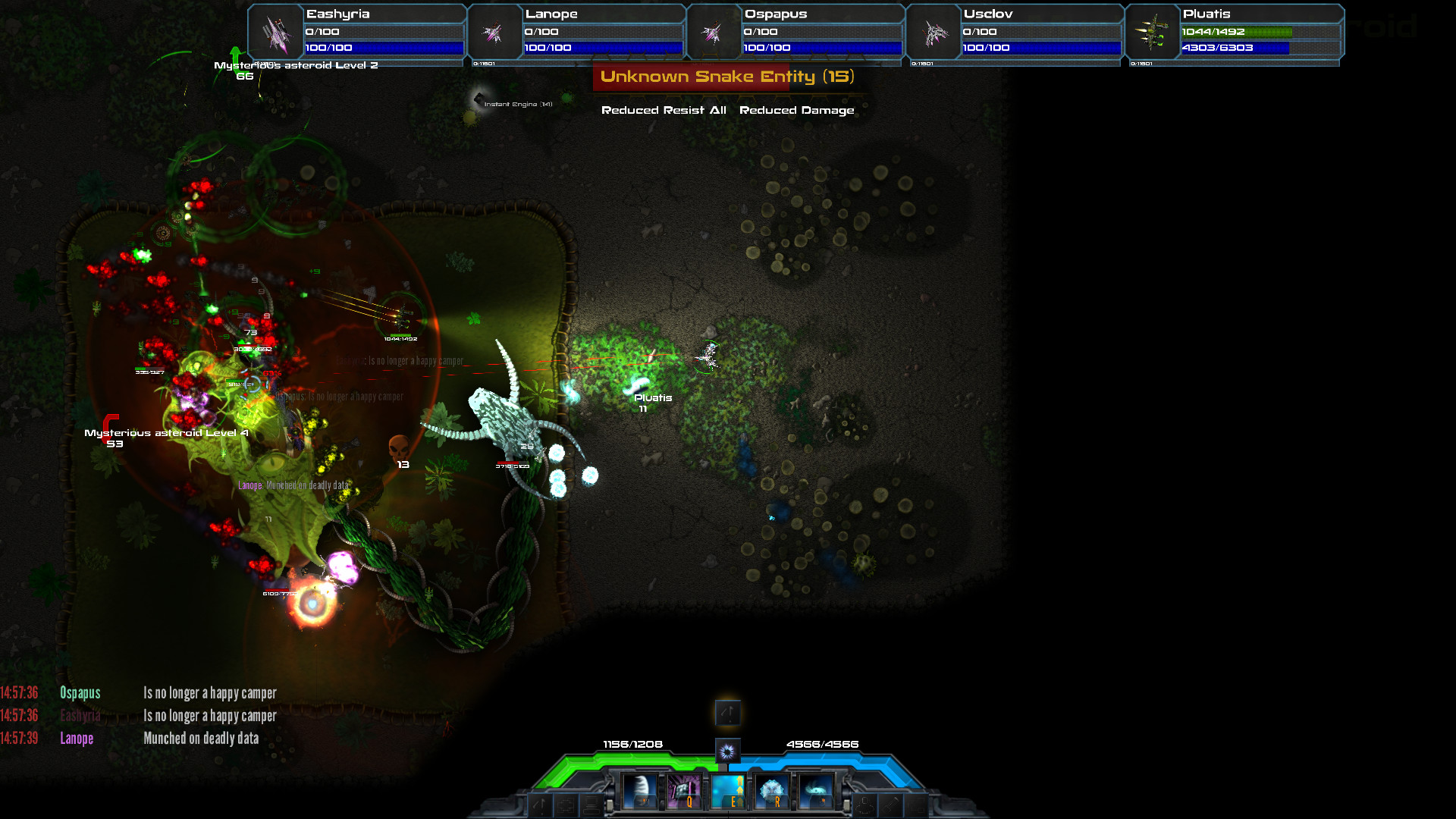Activate the Q ability on the hotbar

click(686, 791)
